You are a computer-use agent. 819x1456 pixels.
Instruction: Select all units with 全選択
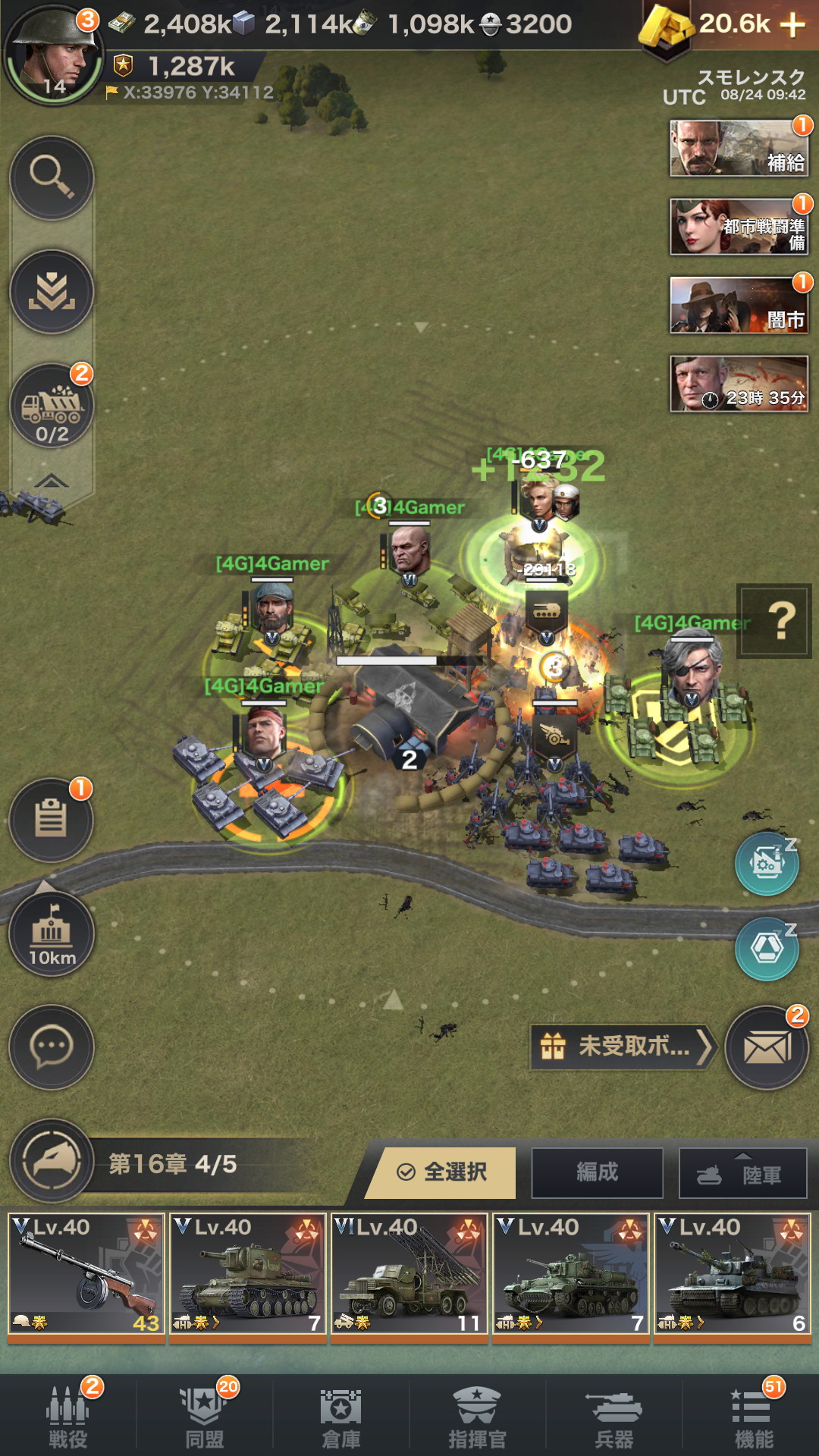[x=443, y=1172]
